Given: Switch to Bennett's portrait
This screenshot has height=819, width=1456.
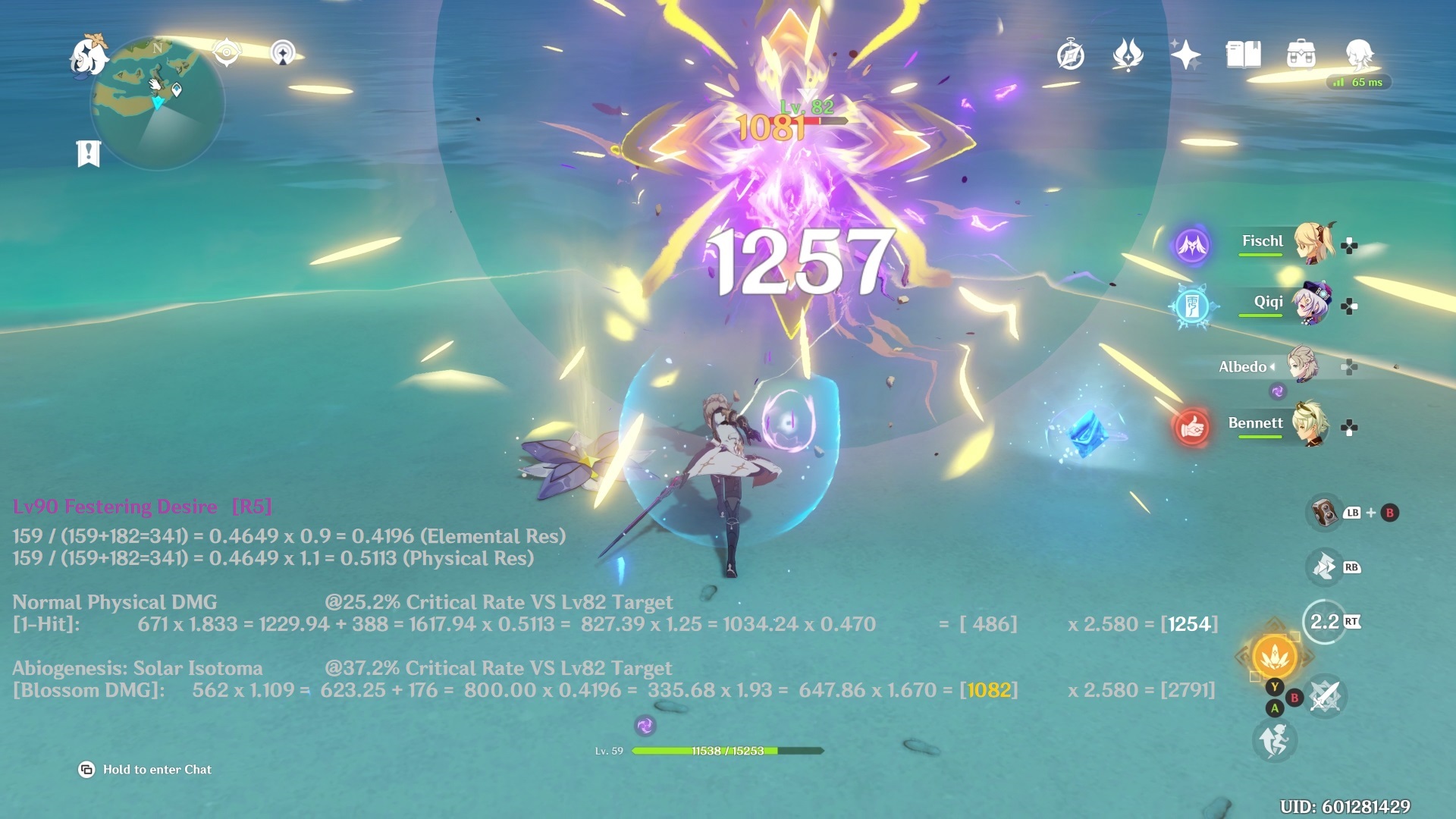Looking at the screenshot, I should click(x=1312, y=425).
